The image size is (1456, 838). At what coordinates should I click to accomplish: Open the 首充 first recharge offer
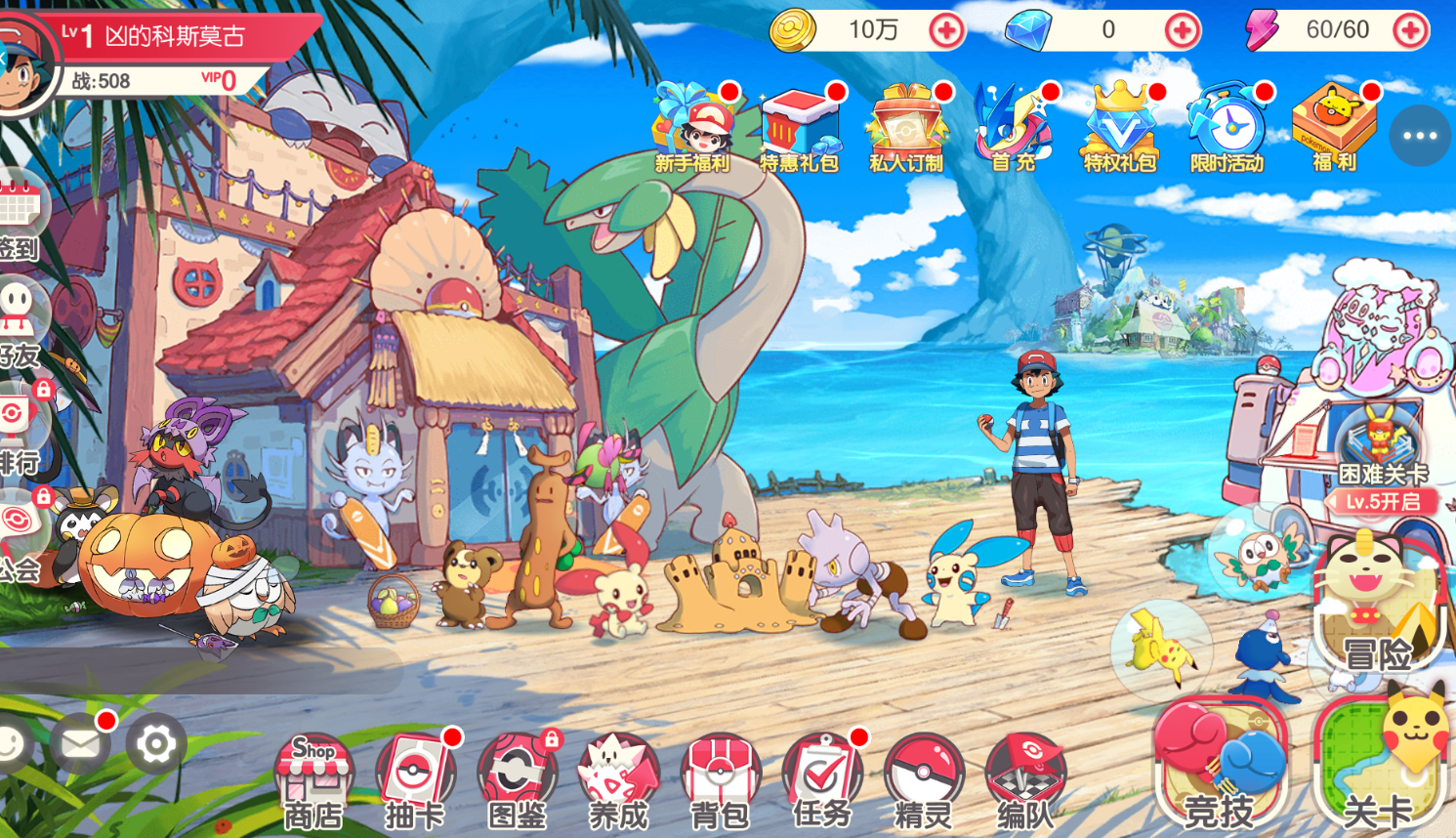[1013, 129]
